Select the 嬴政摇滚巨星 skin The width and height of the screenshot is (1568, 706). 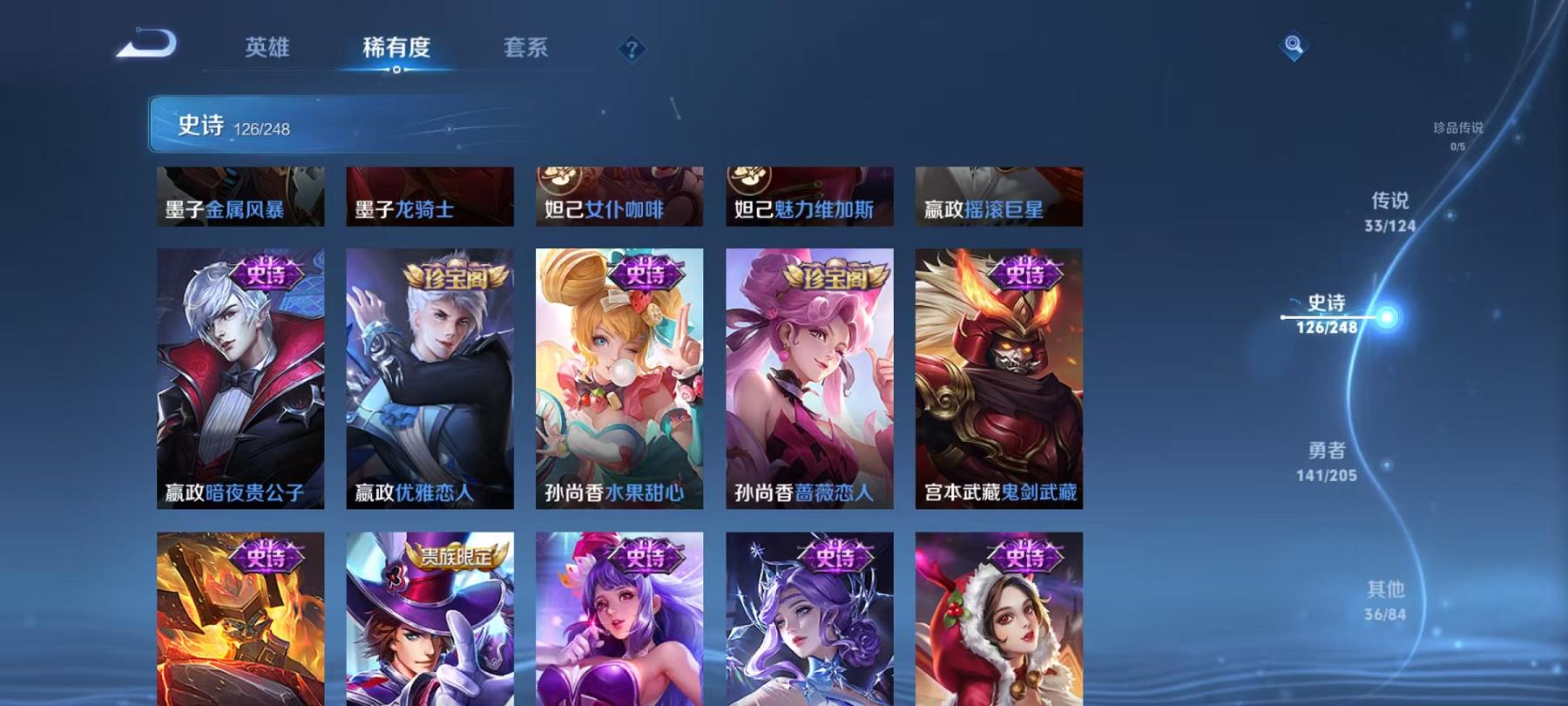tap(999, 196)
